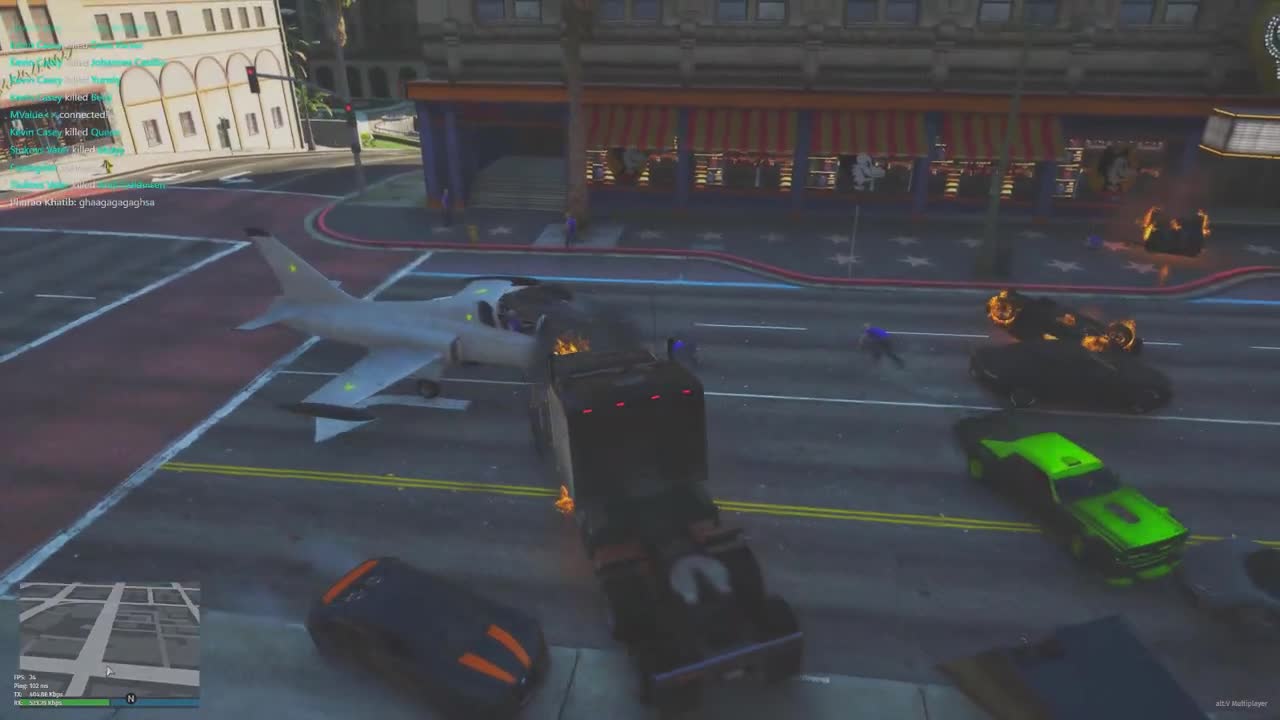Select the north compass marker on the minimap

(130, 699)
